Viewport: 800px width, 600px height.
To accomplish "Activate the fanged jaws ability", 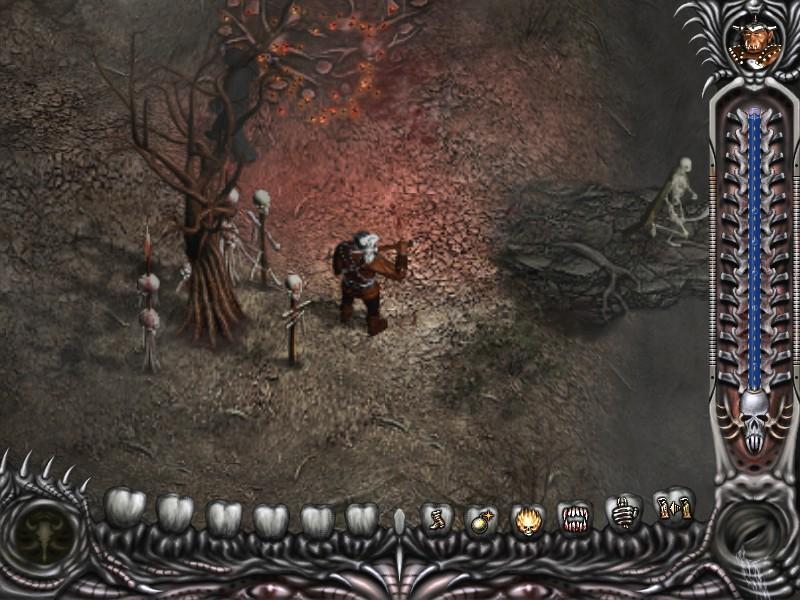I will pos(574,518).
